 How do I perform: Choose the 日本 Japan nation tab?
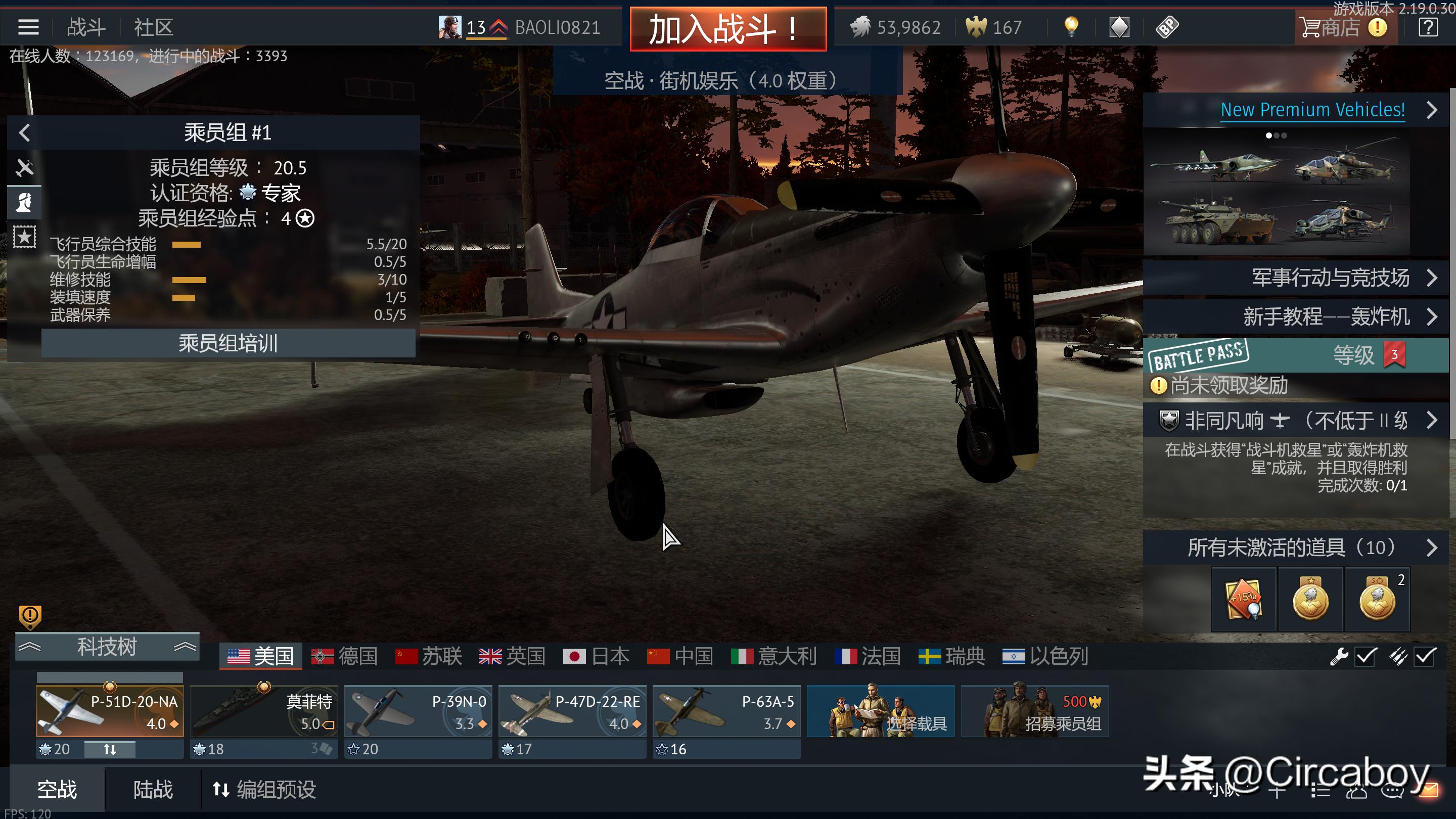click(597, 656)
